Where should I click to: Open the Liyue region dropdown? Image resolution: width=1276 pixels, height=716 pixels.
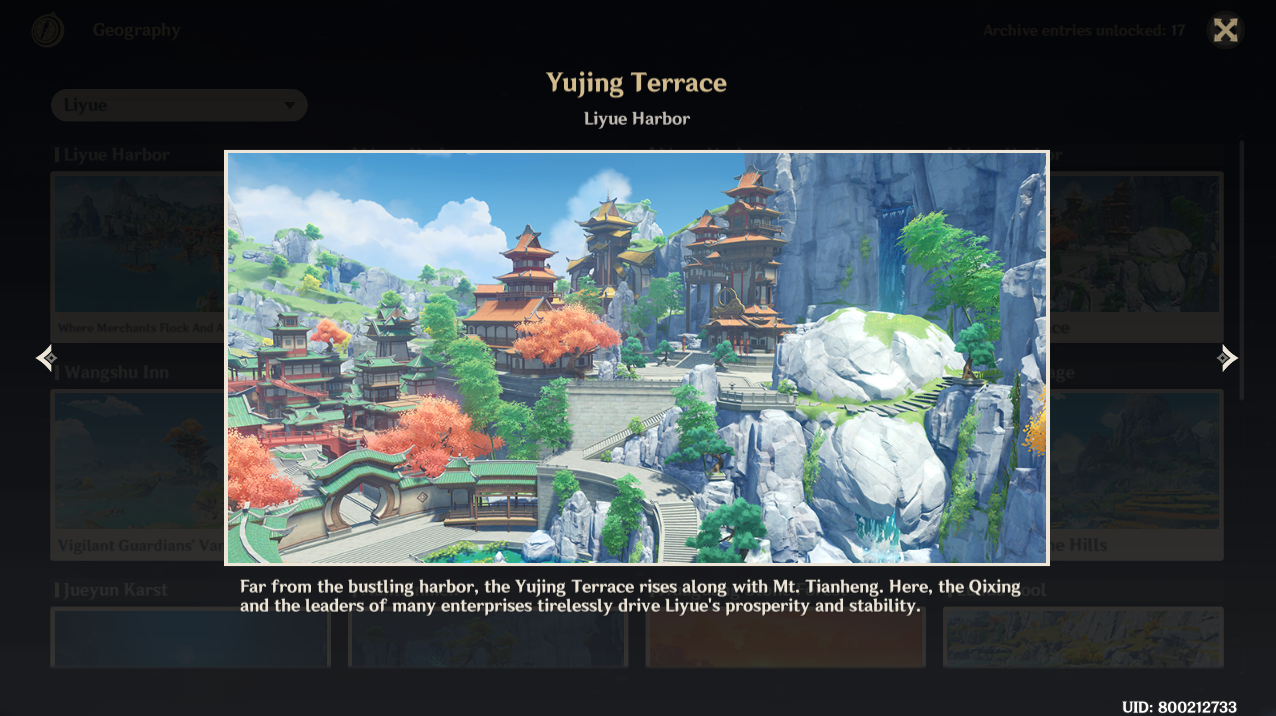[179, 105]
